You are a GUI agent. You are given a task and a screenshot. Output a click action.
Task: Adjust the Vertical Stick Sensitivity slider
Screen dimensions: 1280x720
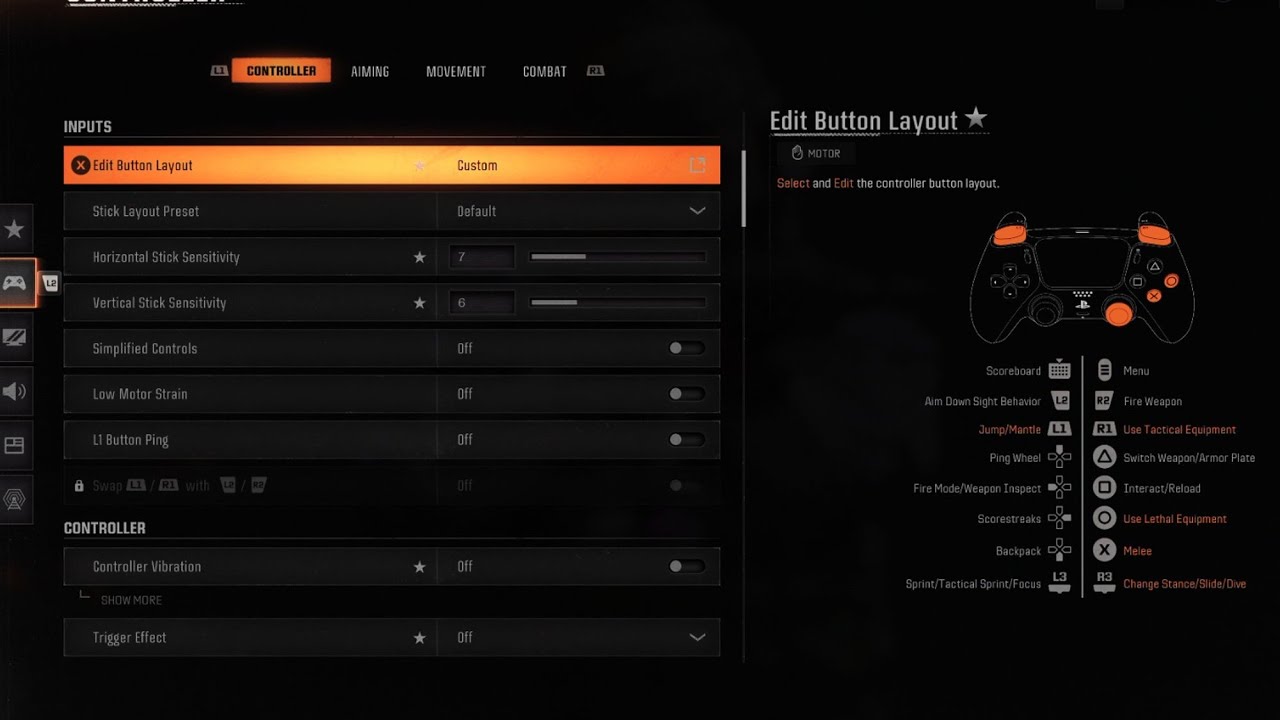point(617,303)
